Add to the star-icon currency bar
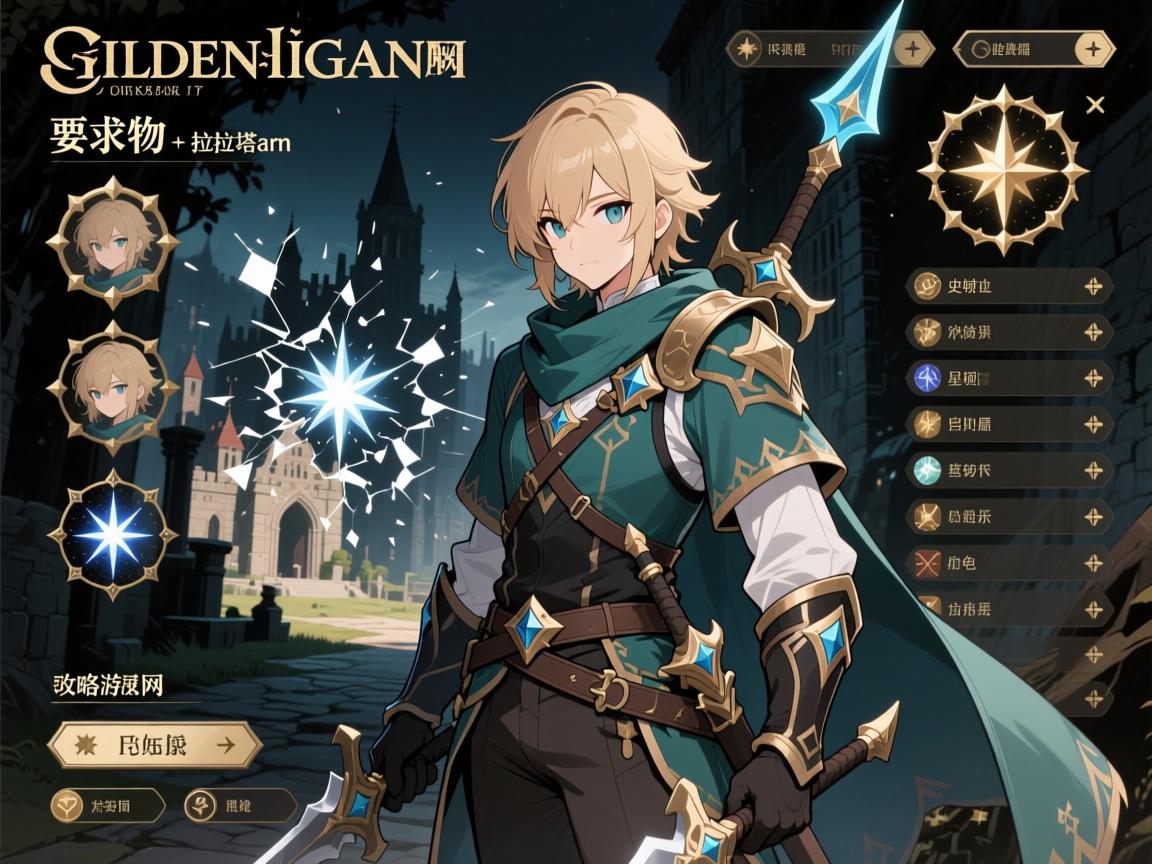The width and height of the screenshot is (1152, 864). tap(910, 47)
